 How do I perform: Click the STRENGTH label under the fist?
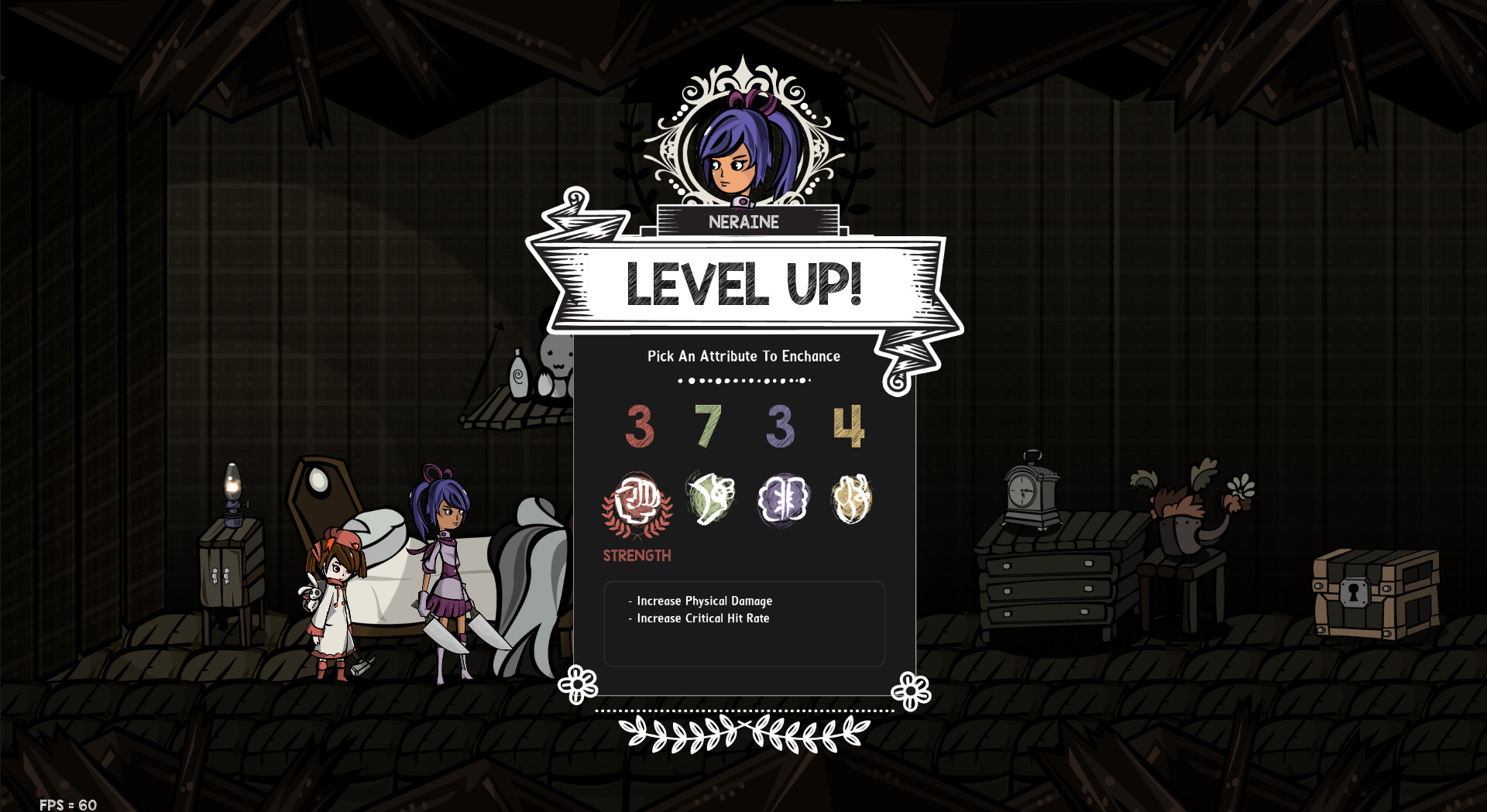pyautogui.click(x=637, y=554)
